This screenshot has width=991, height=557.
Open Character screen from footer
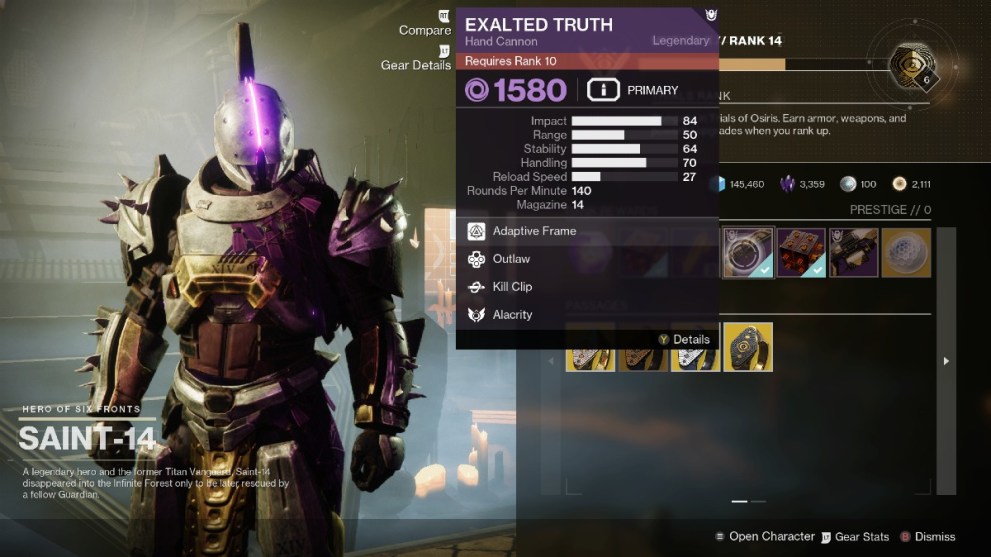tap(762, 537)
